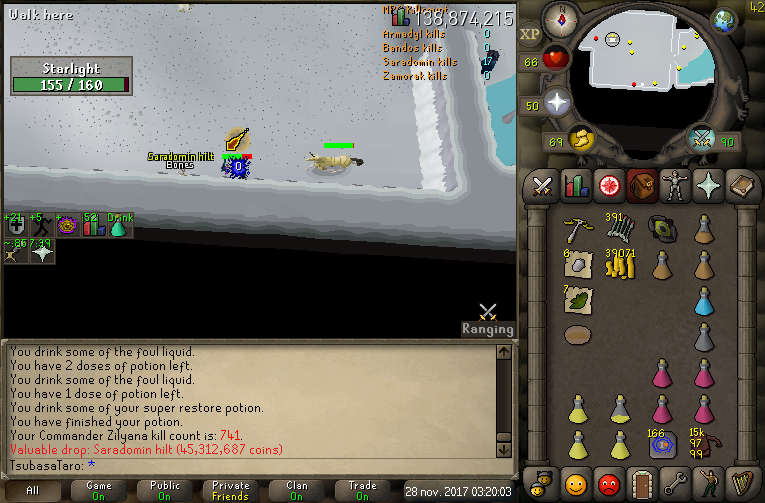Open the Prayer tab

(x=708, y=185)
